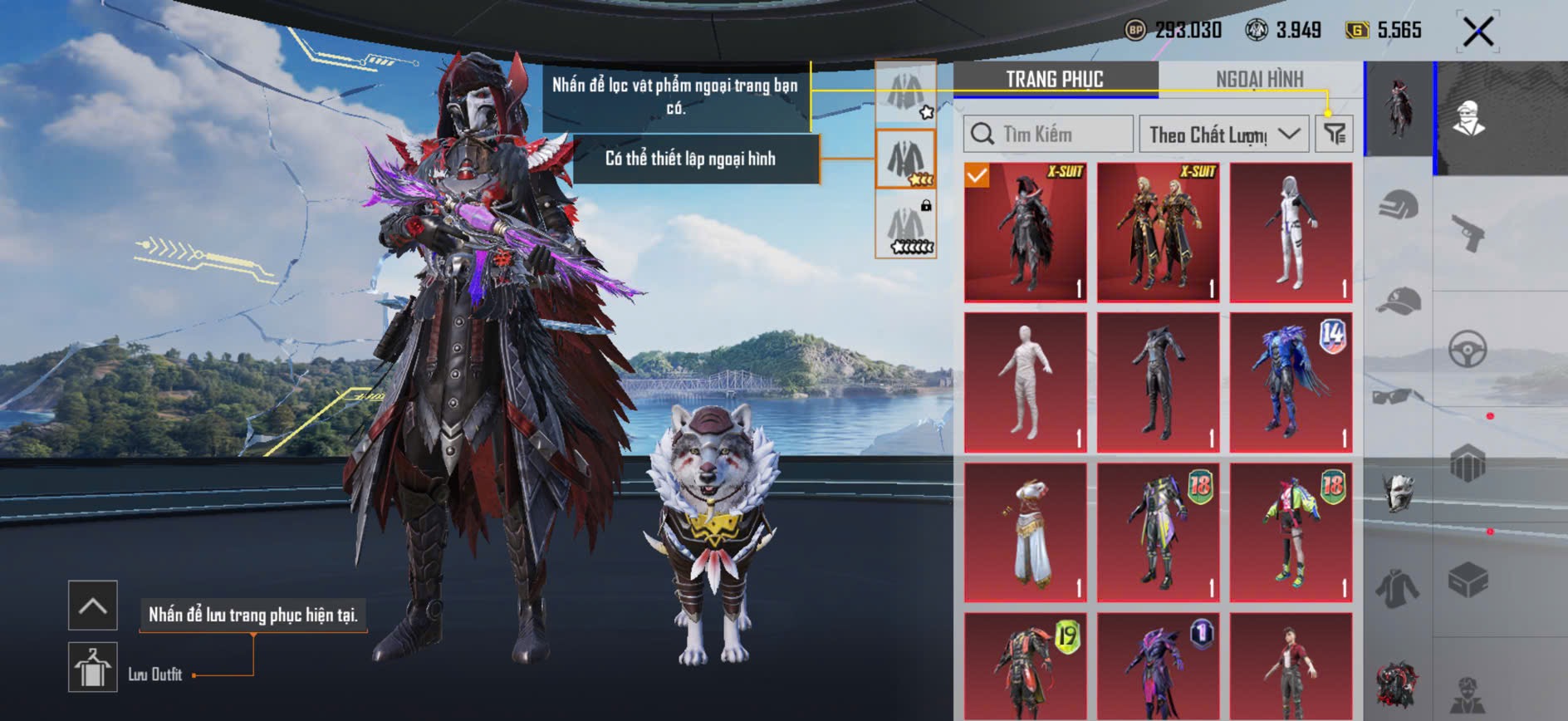Select the equipped red-hooded X-Suit outfit
The width and height of the screenshot is (1568, 721).
pos(1026,232)
